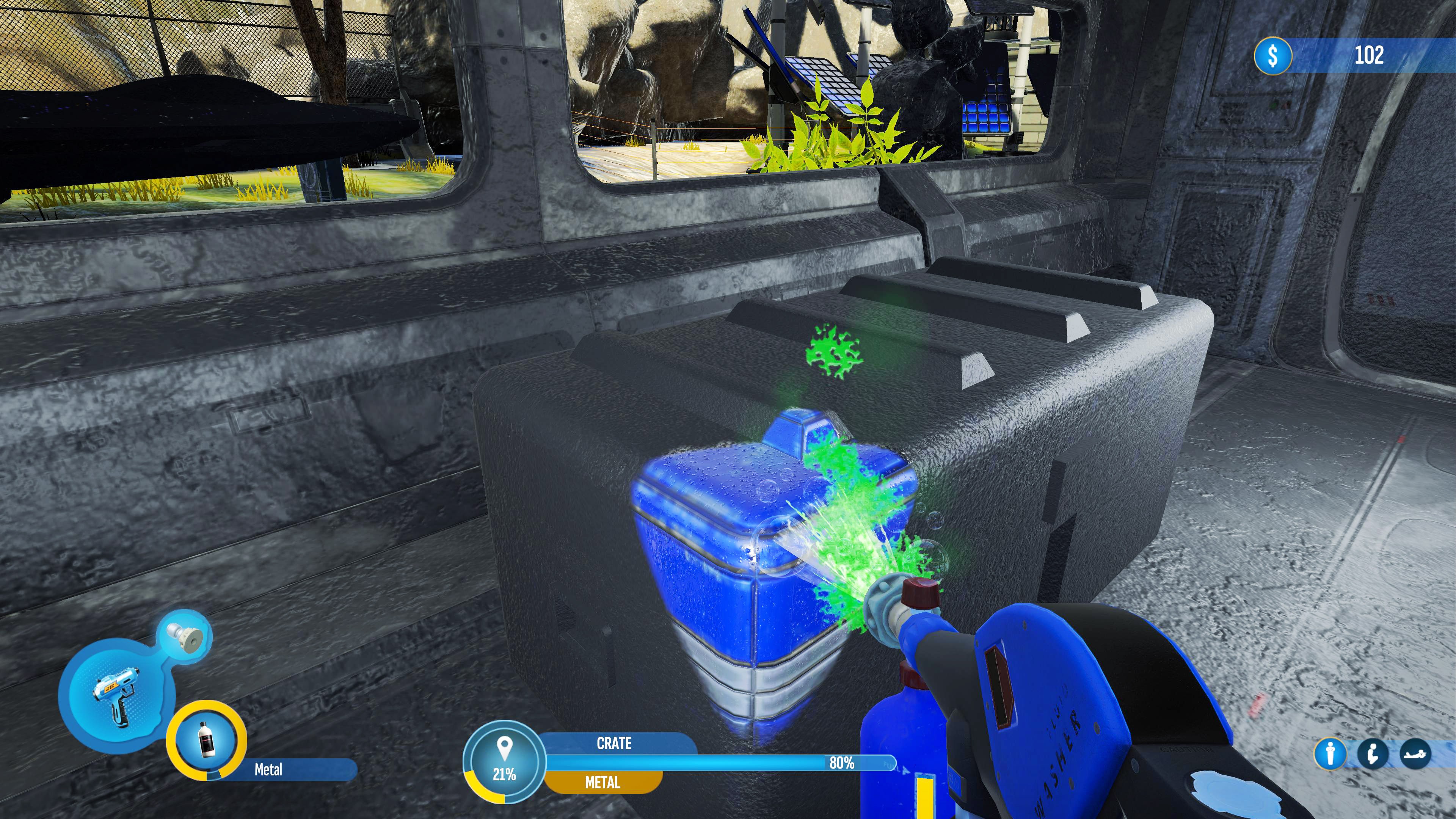
Task: Click the 21% overall completion circle
Action: point(505,760)
